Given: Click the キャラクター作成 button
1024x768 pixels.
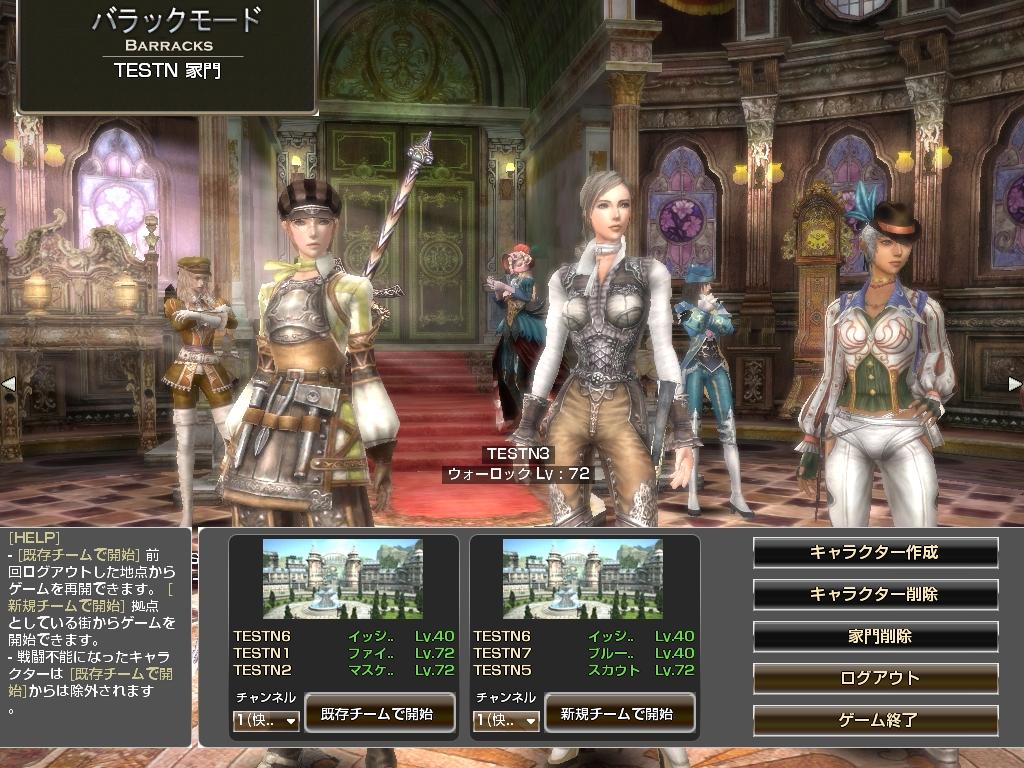Looking at the screenshot, I should (875, 552).
